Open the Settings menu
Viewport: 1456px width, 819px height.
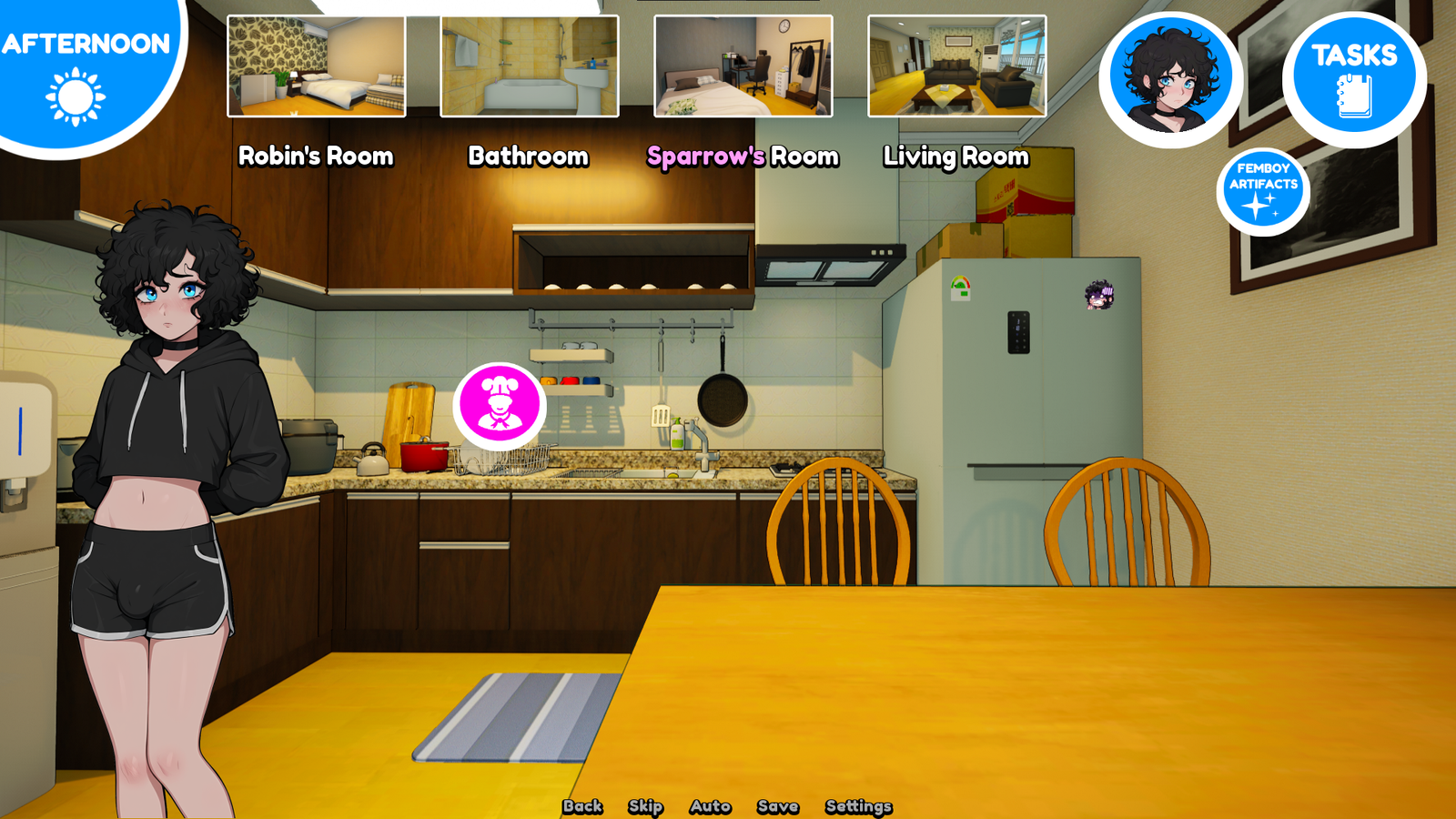(x=858, y=806)
